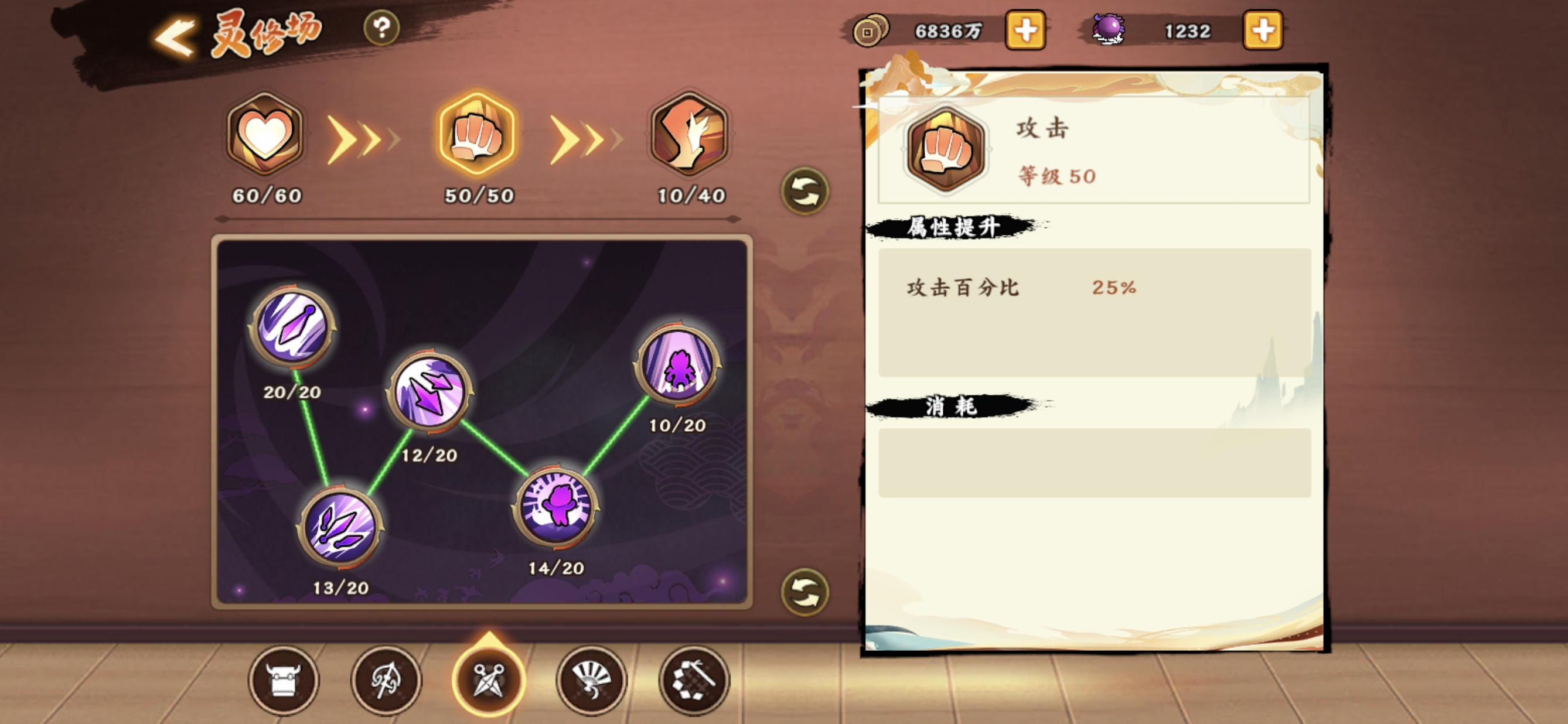Select the purple aura figure skill 10/20
This screenshot has width=1568, height=724.
pyautogui.click(x=677, y=364)
